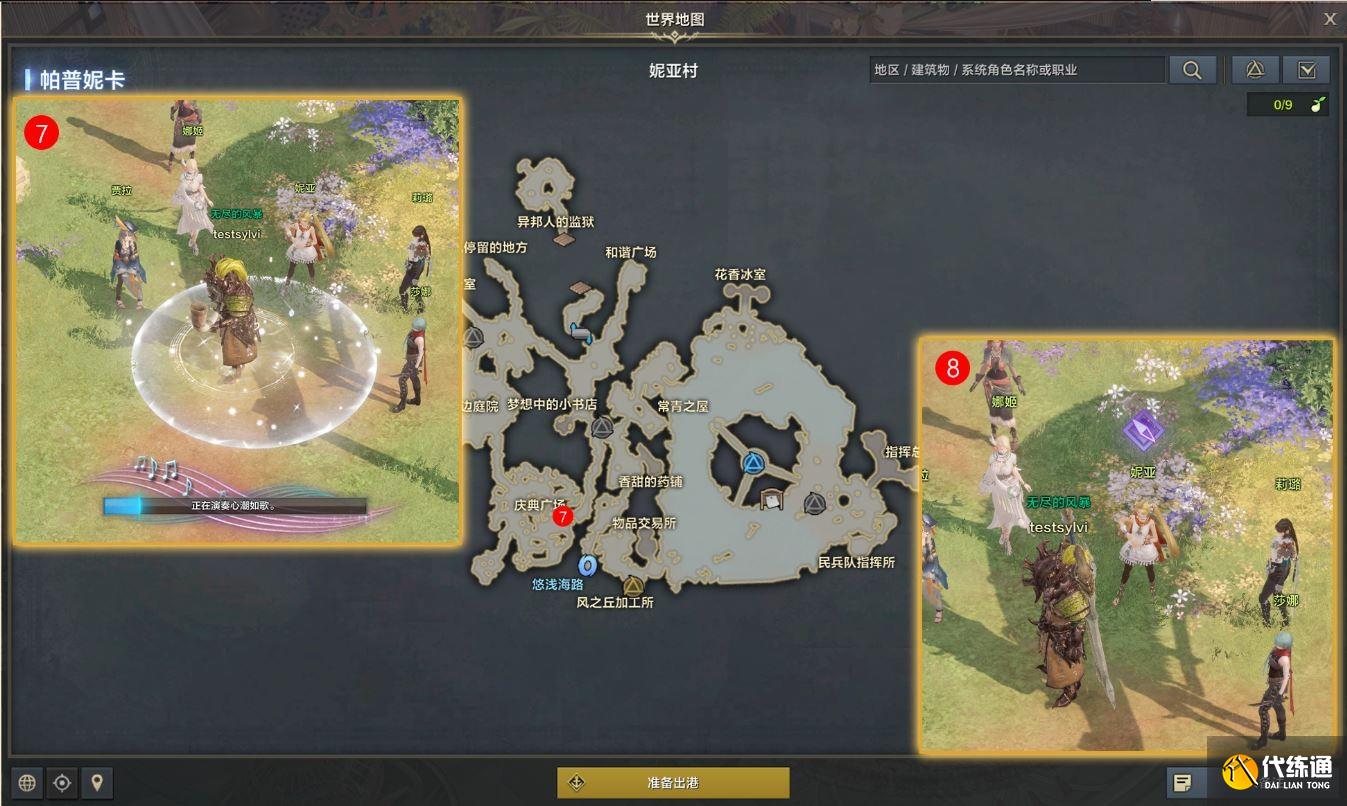
Task: Click the 异邦人的监狱 location label
Action: coord(556,223)
